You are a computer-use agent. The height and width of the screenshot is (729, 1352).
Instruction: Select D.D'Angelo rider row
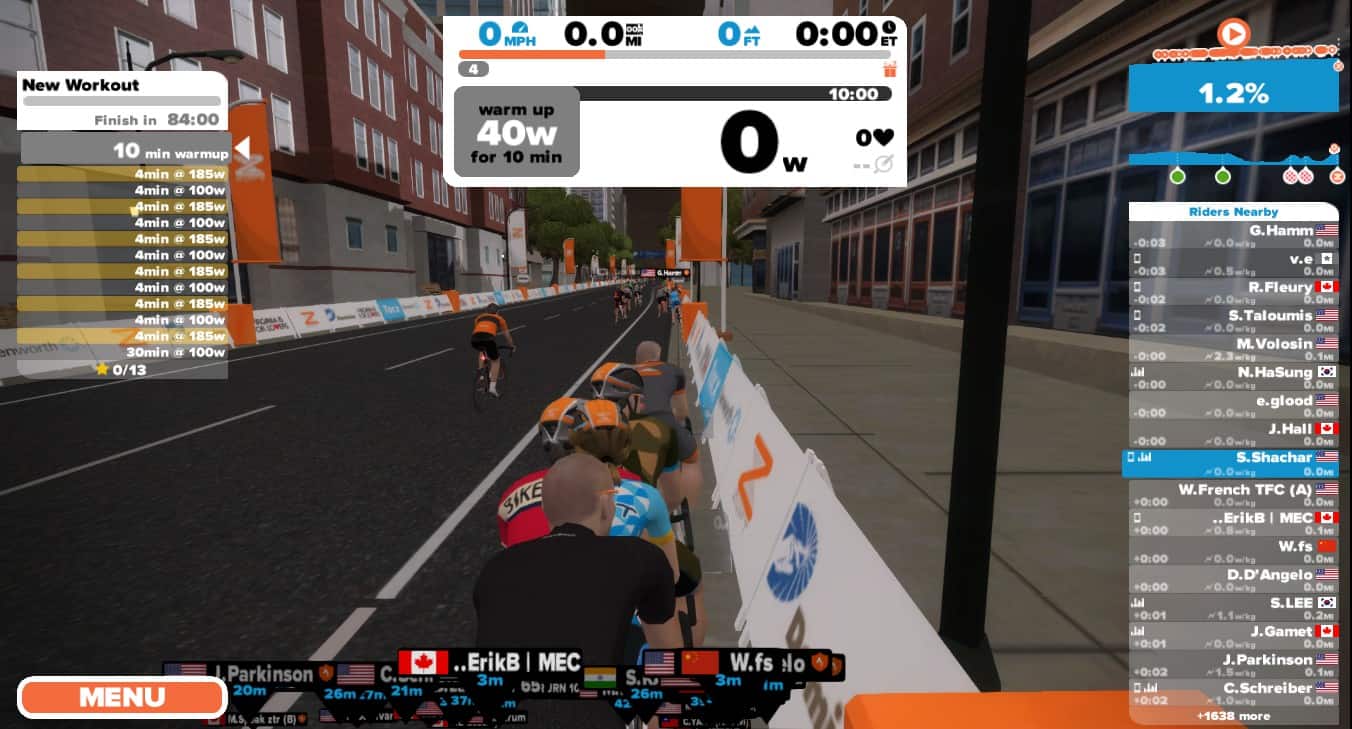click(x=1233, y=579)
